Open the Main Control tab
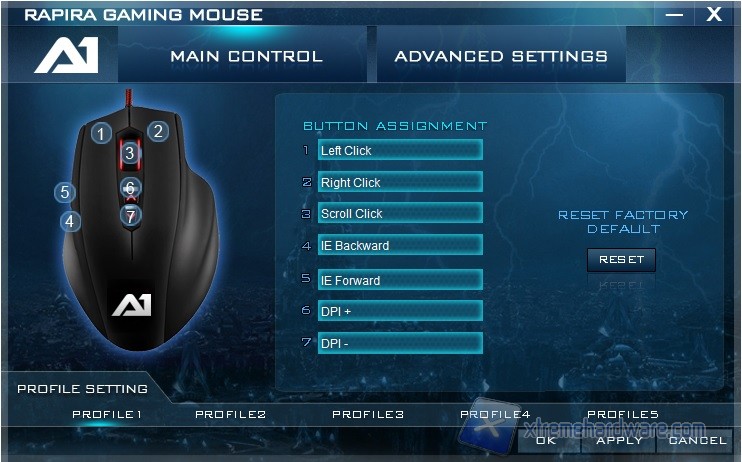Viewport: 742px width, 462px height. click(x=246, y=56)
